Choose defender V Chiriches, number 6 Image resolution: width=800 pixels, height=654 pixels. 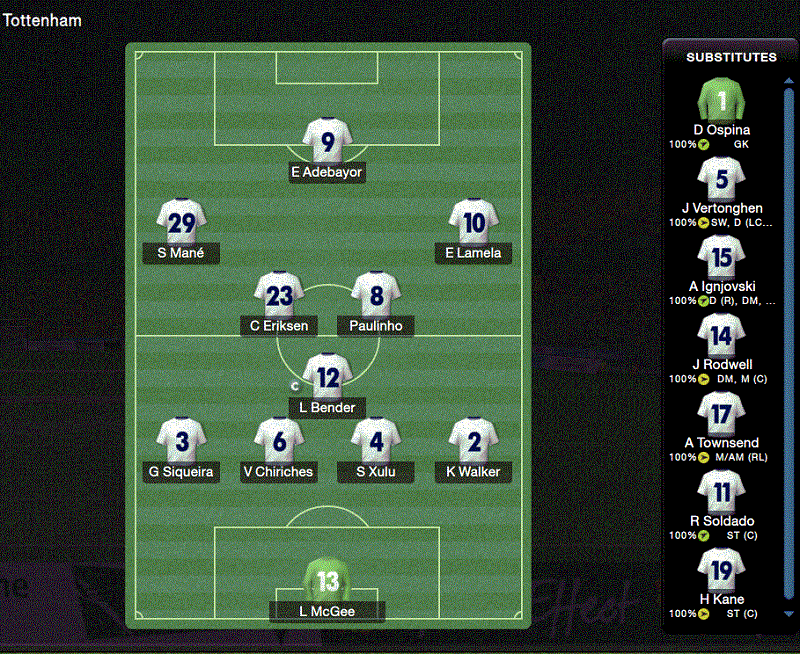click(279, 441)
